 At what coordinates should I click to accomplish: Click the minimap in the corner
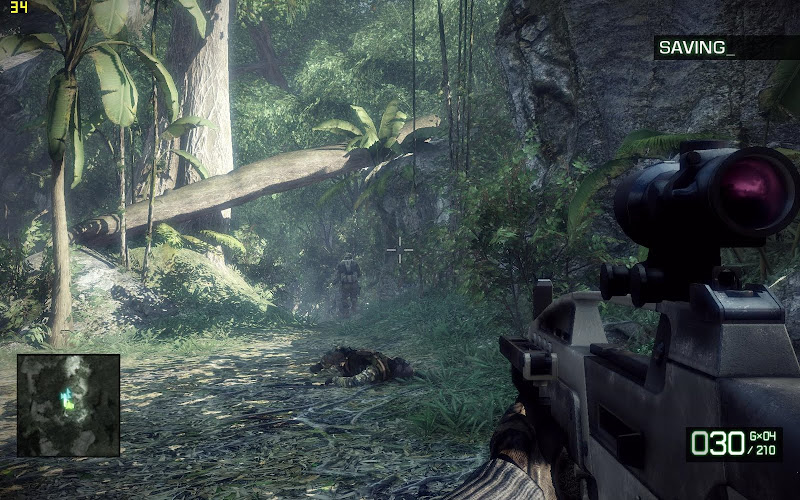(x=68, y=404)
